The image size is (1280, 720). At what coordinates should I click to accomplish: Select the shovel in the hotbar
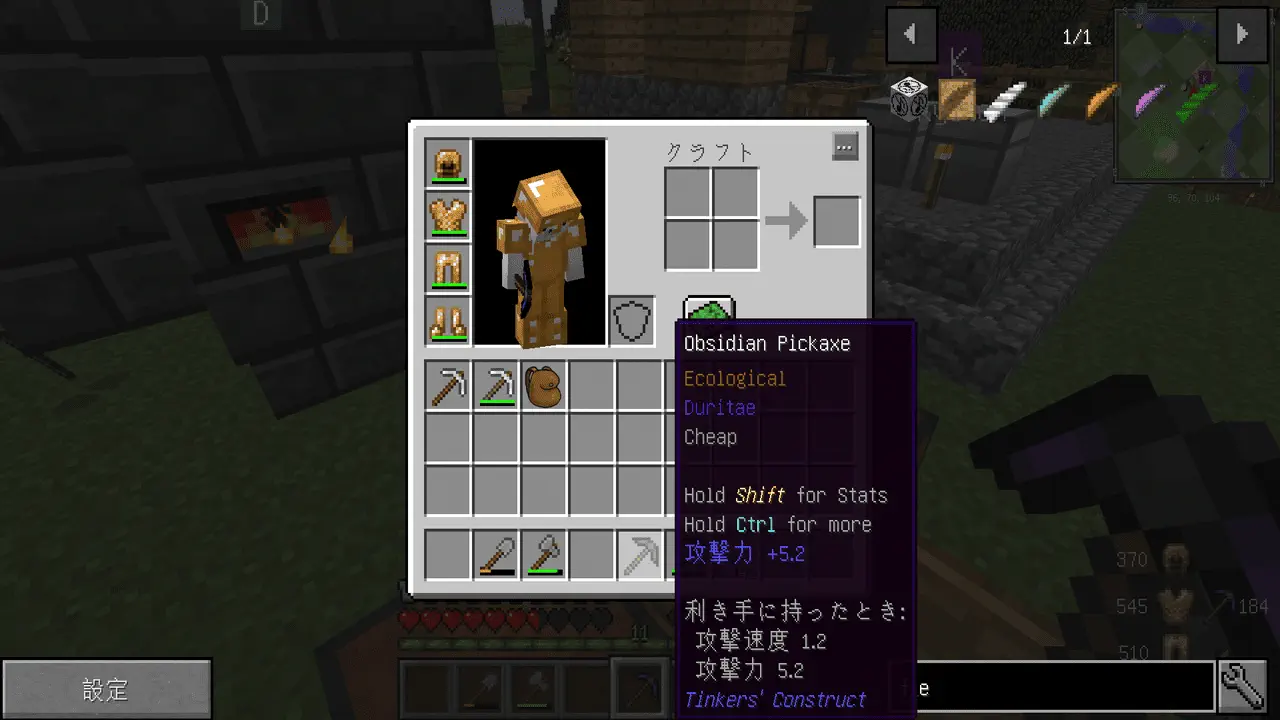tap(496, 555)
